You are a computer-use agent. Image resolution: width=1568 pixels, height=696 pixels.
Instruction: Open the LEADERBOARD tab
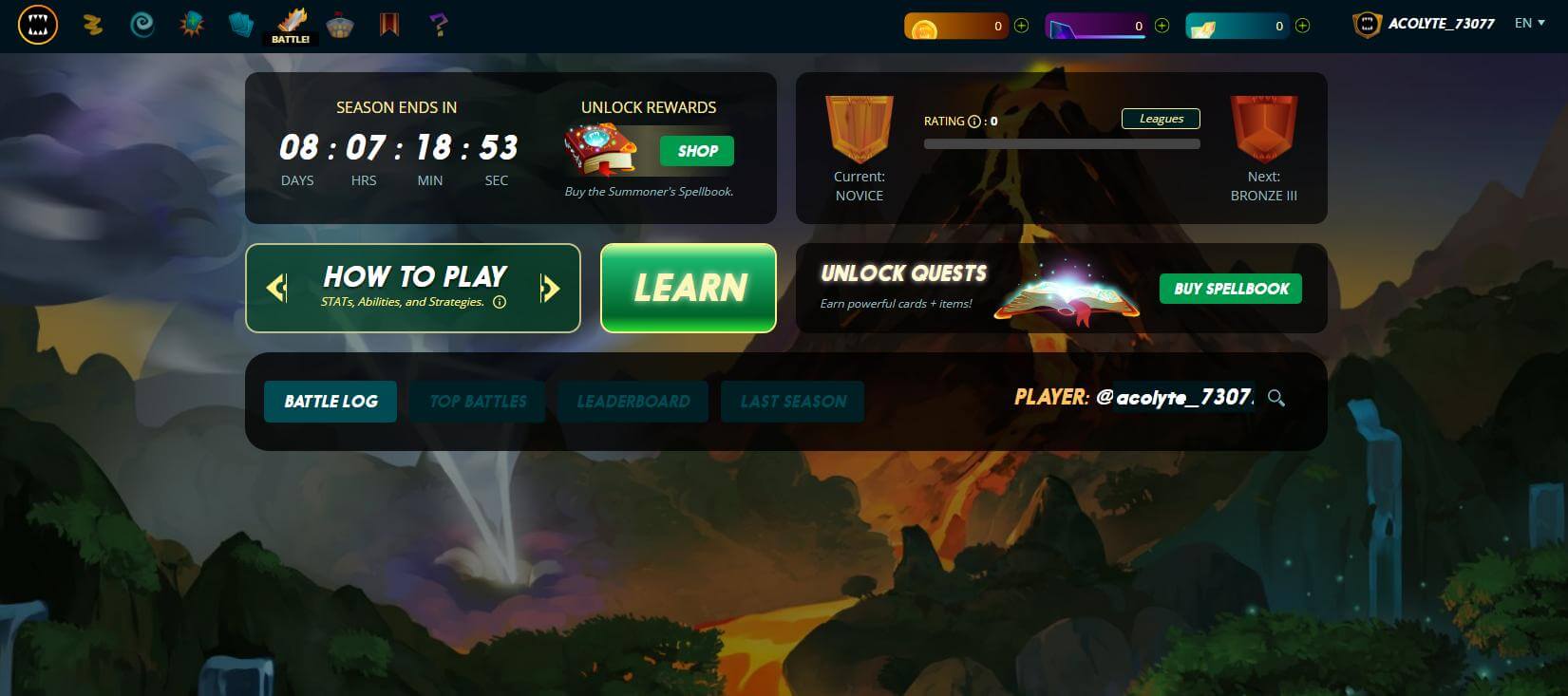pos(633,401)
